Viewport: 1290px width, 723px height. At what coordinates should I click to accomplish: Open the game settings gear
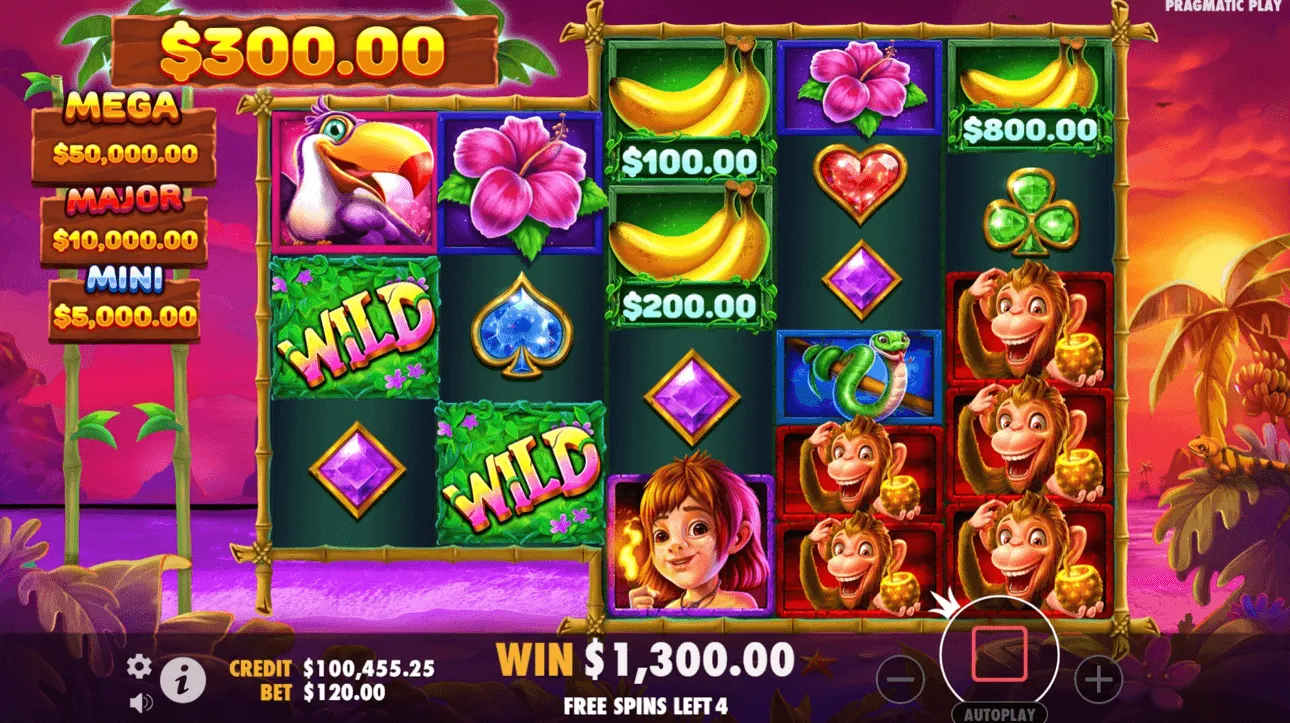pos(139,663)
